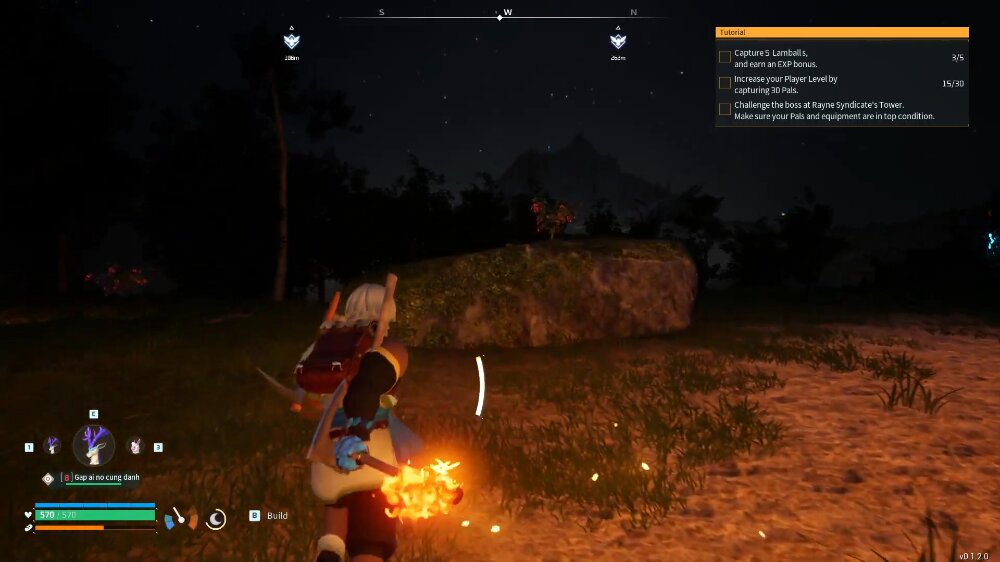
Task: Select the right compass waypoint marker
Action: 618,41
